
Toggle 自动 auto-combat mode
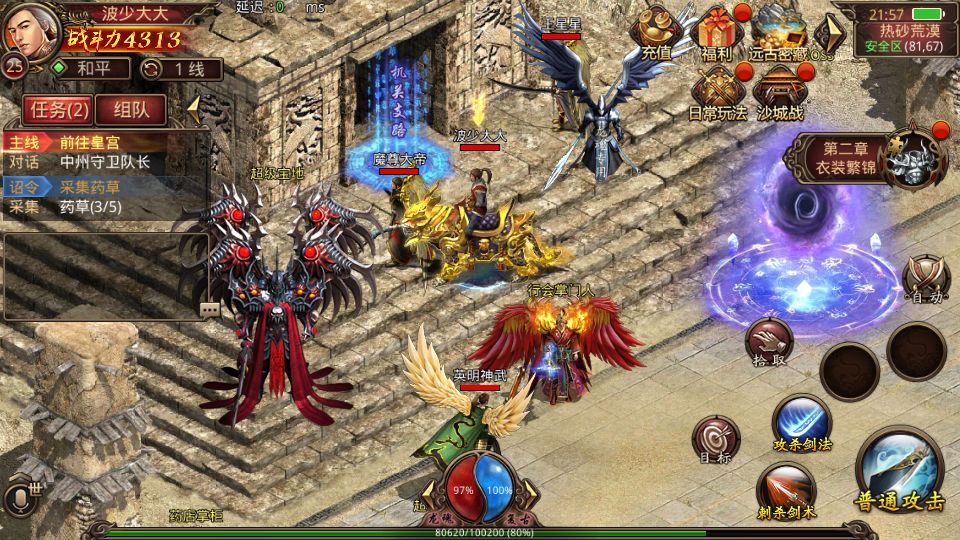(925, 279)
